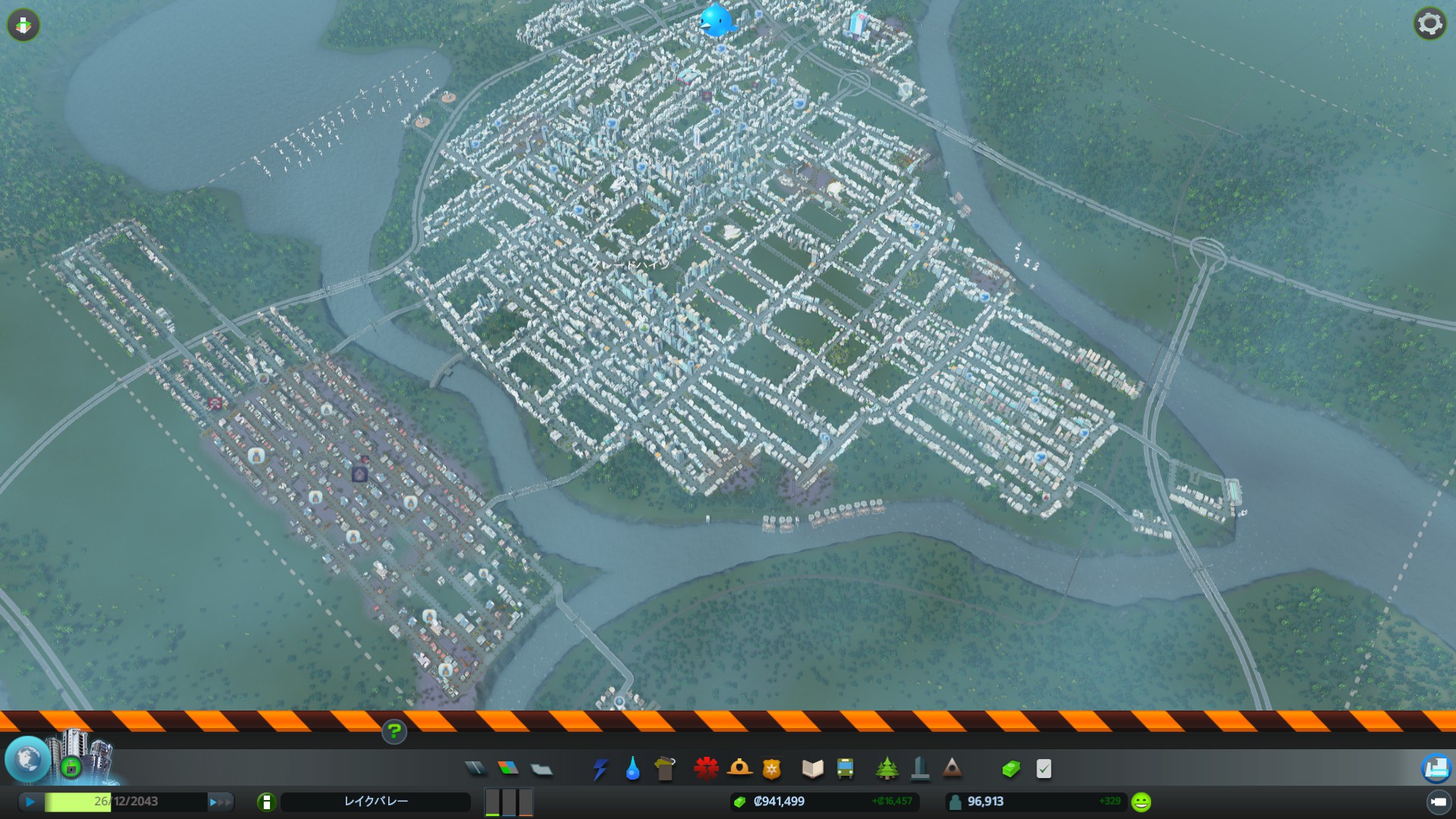The width and height of the screenshot is (1456, 819).
Task: Select the police badge menu
Action: coord(771,770)
